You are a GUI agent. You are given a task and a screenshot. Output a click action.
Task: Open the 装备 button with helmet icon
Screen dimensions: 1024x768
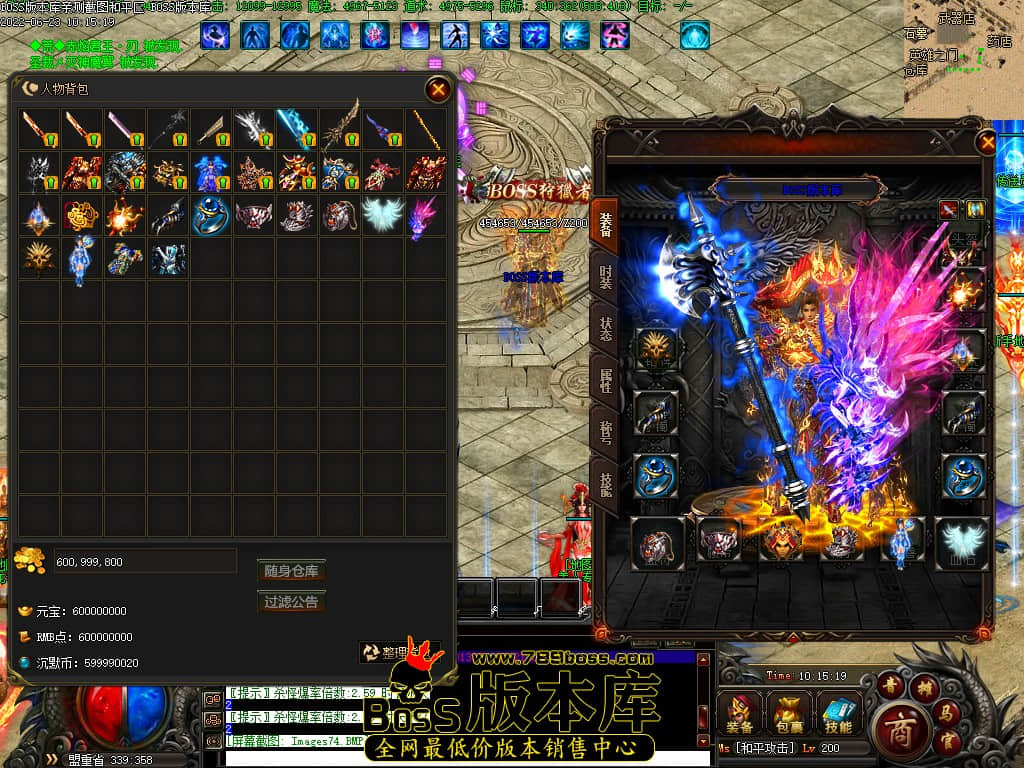(x=740, y=713)
